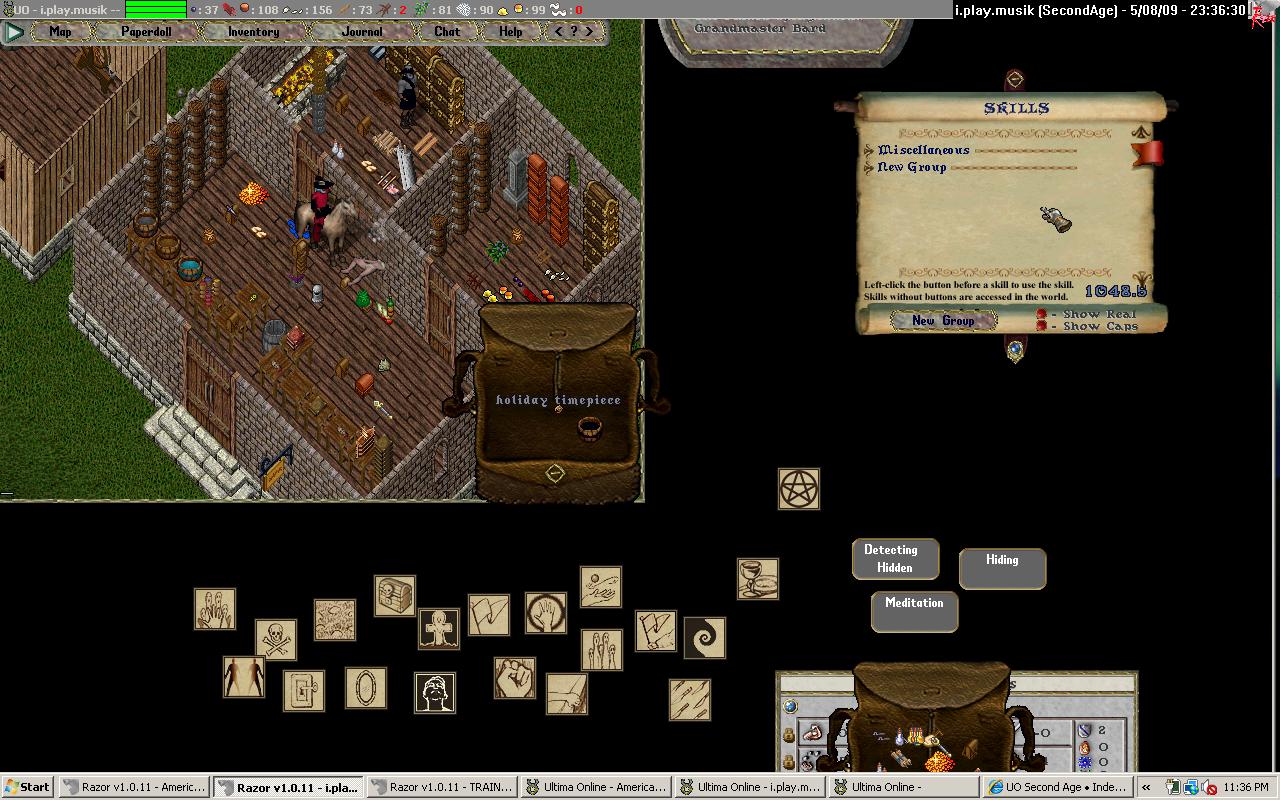Toggle the Show Real skill option
1280x800 pixels.
click(x=1042, y=314)
